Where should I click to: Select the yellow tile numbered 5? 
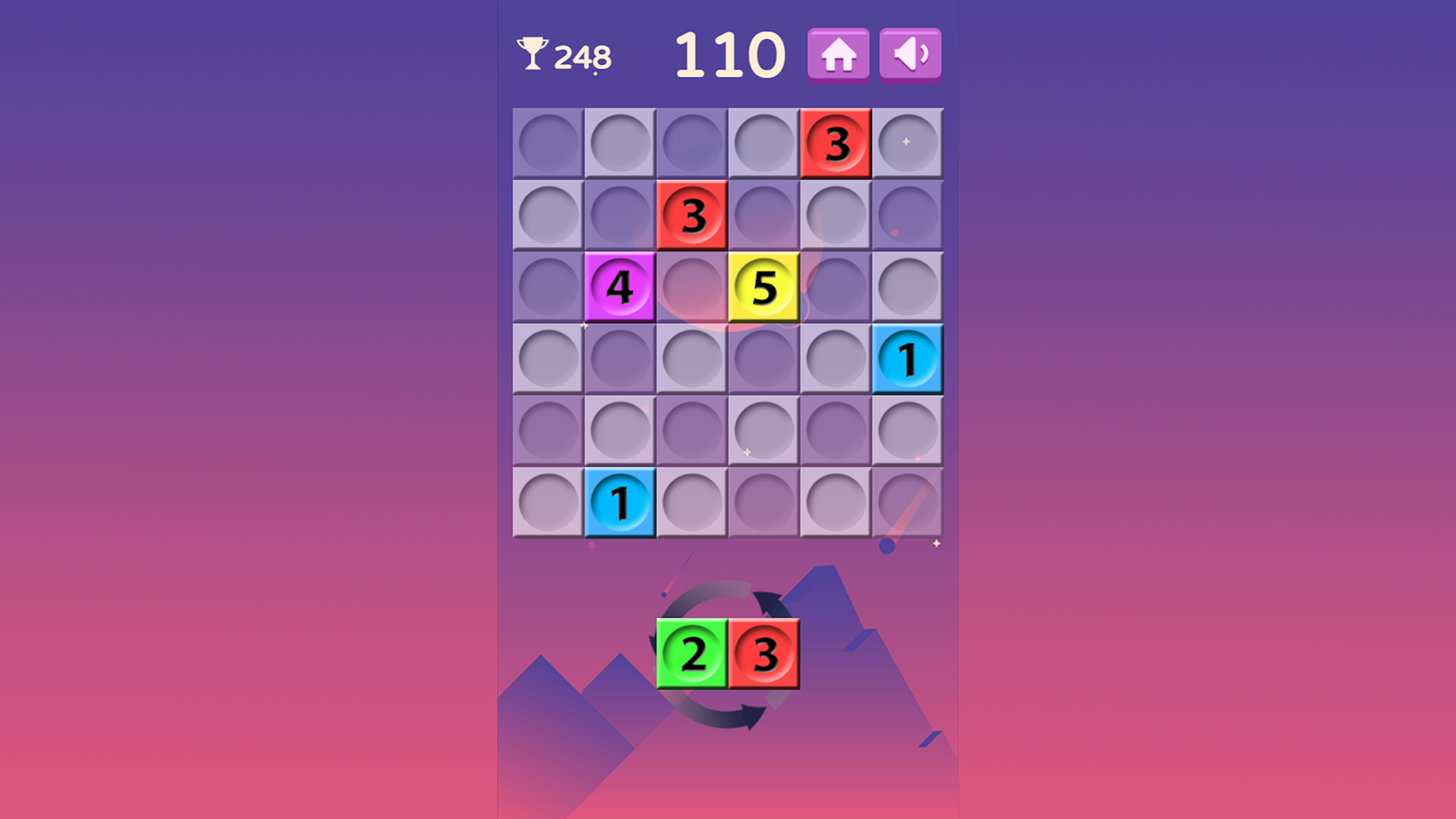click(x=764, y=287)
